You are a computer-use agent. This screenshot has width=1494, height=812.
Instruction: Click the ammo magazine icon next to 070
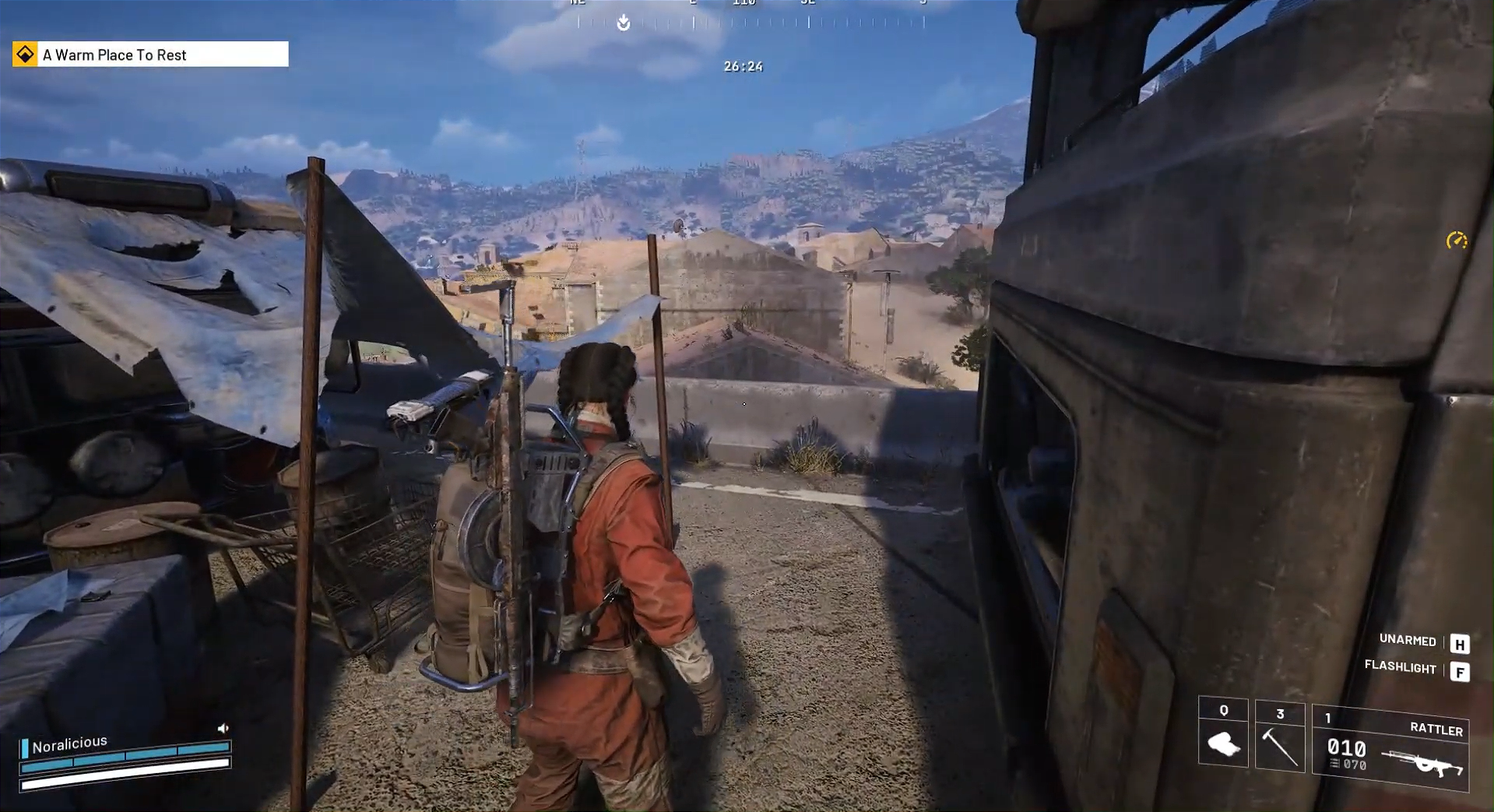pos(1334,764)
